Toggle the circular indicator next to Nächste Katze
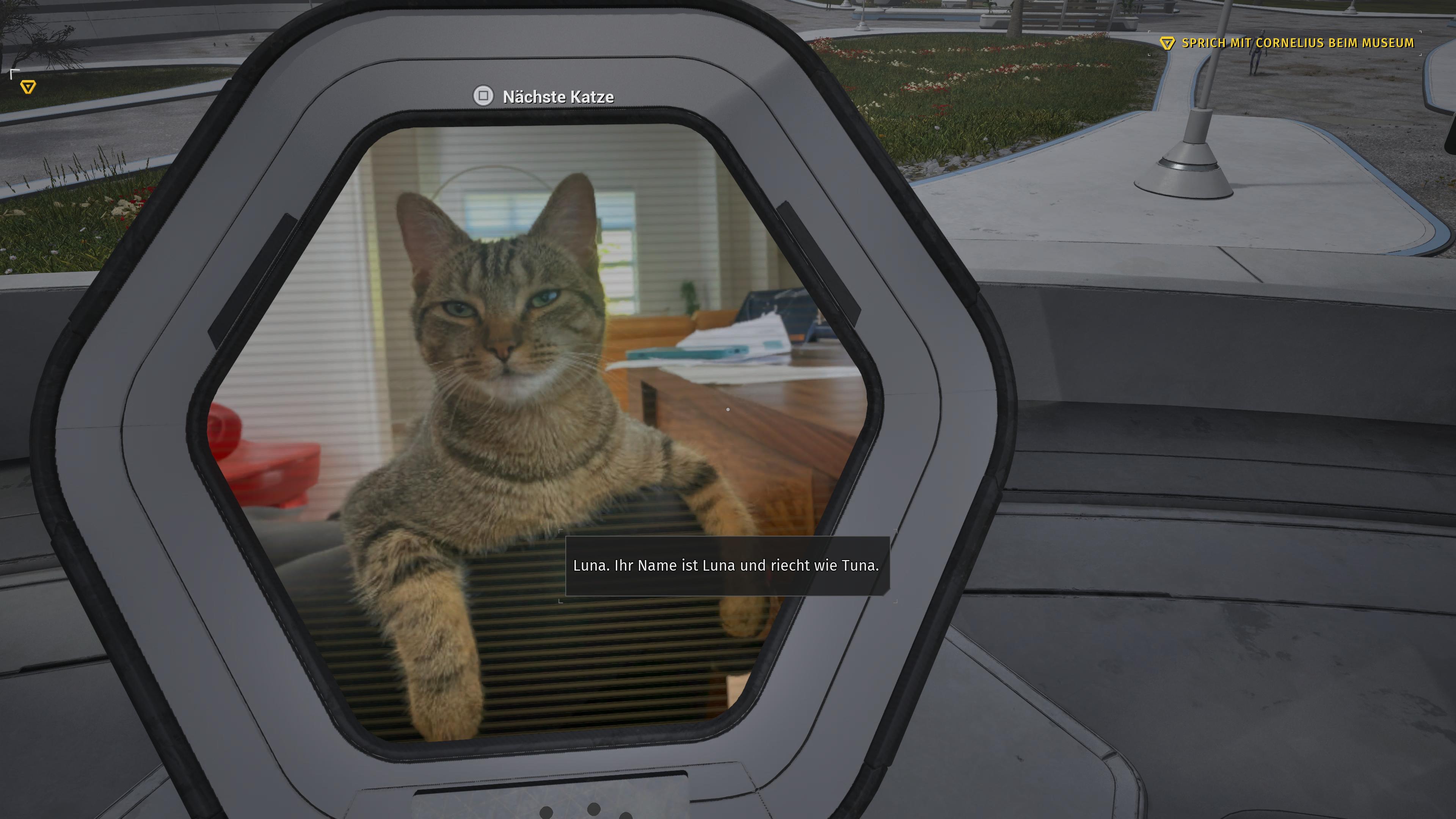 [483, 96]
